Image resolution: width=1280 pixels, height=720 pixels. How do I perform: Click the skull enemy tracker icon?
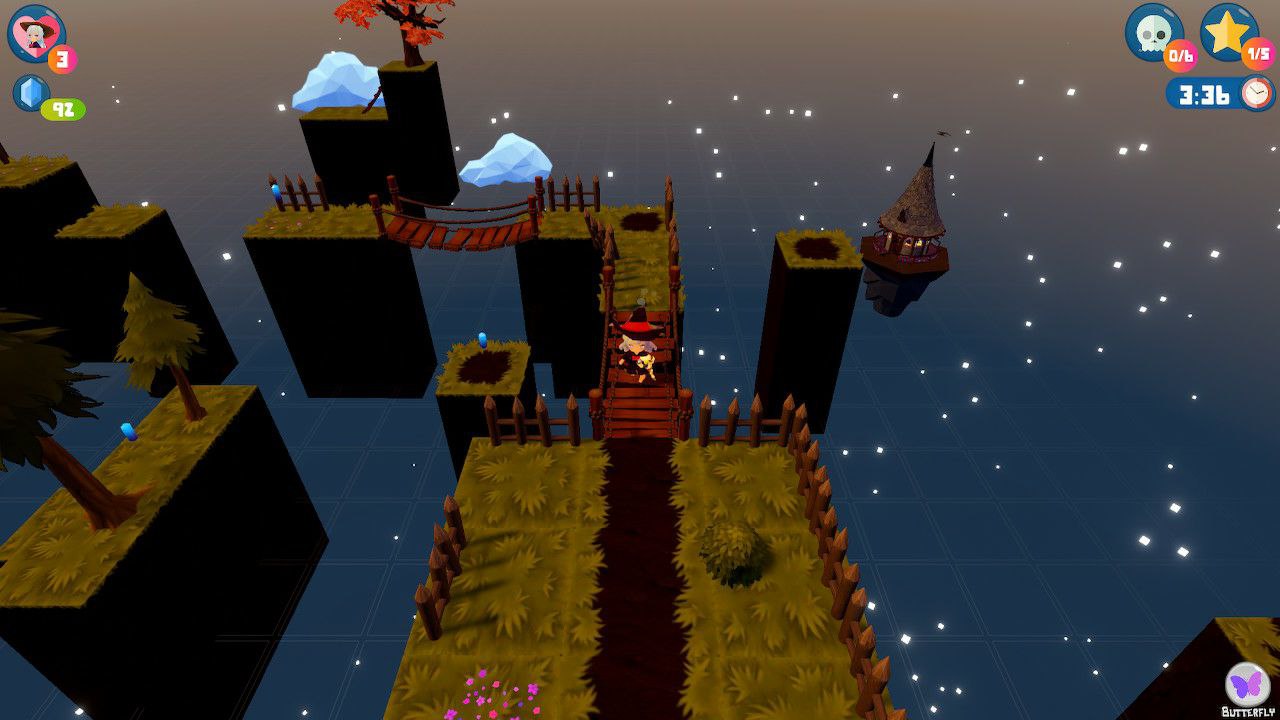tap(1153, 31)
